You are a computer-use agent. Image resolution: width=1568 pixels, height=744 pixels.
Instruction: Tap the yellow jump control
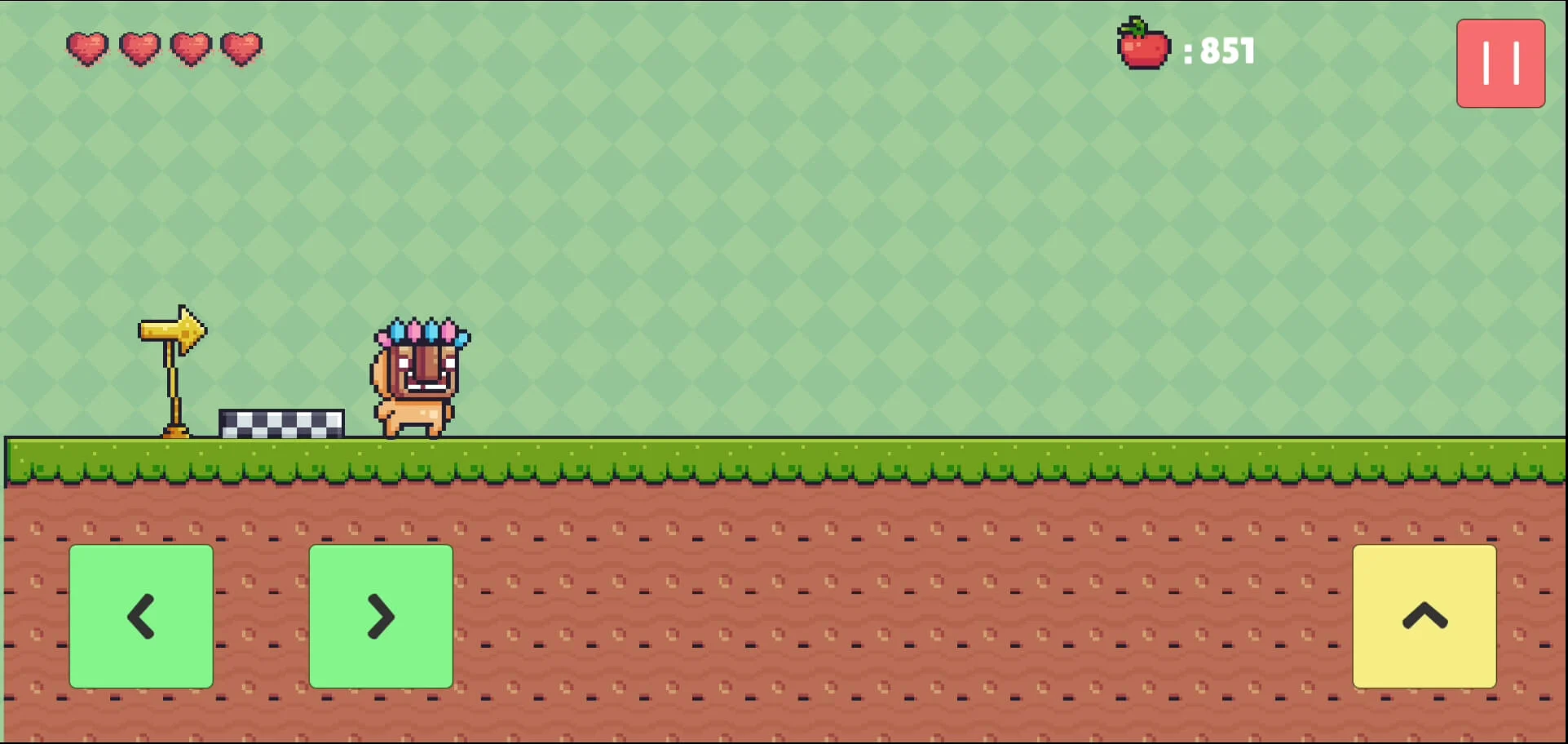pyautogui.click(x=1424, y=618)
